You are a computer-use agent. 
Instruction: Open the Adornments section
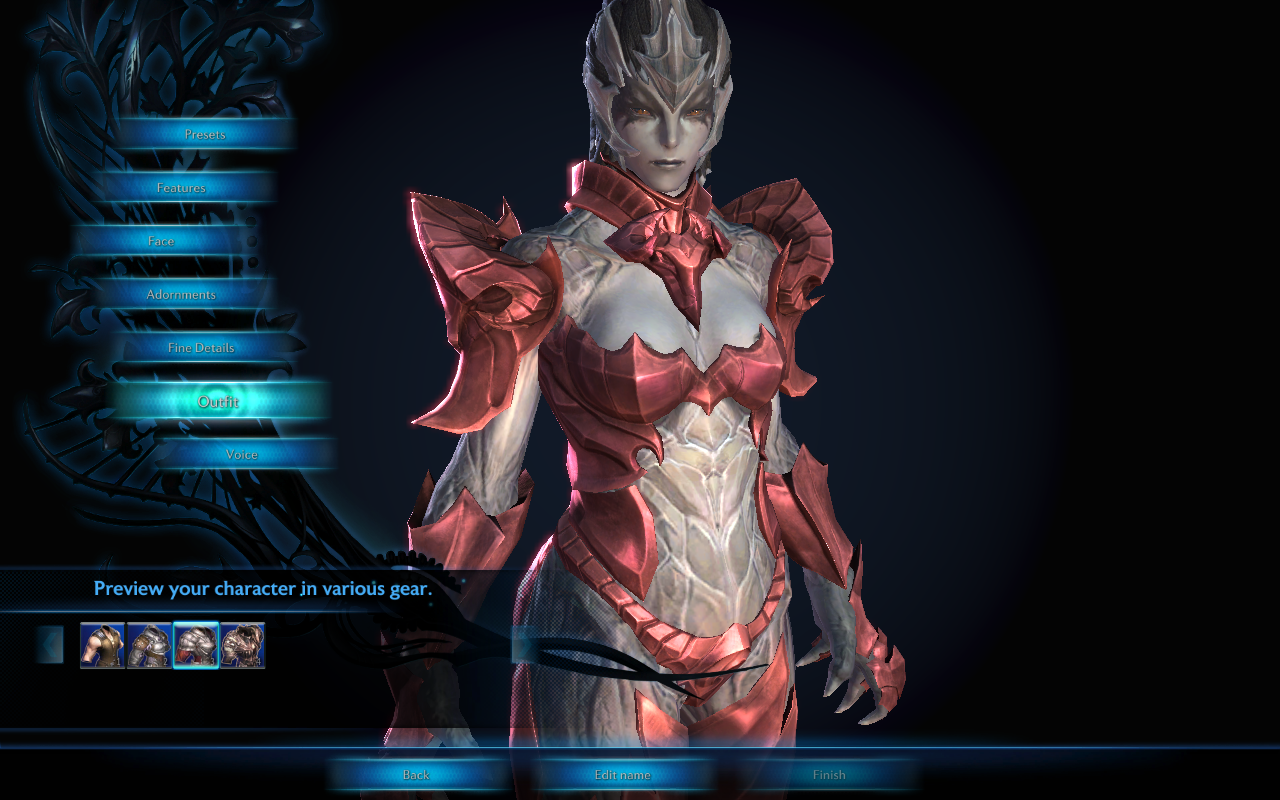(181, 295)
